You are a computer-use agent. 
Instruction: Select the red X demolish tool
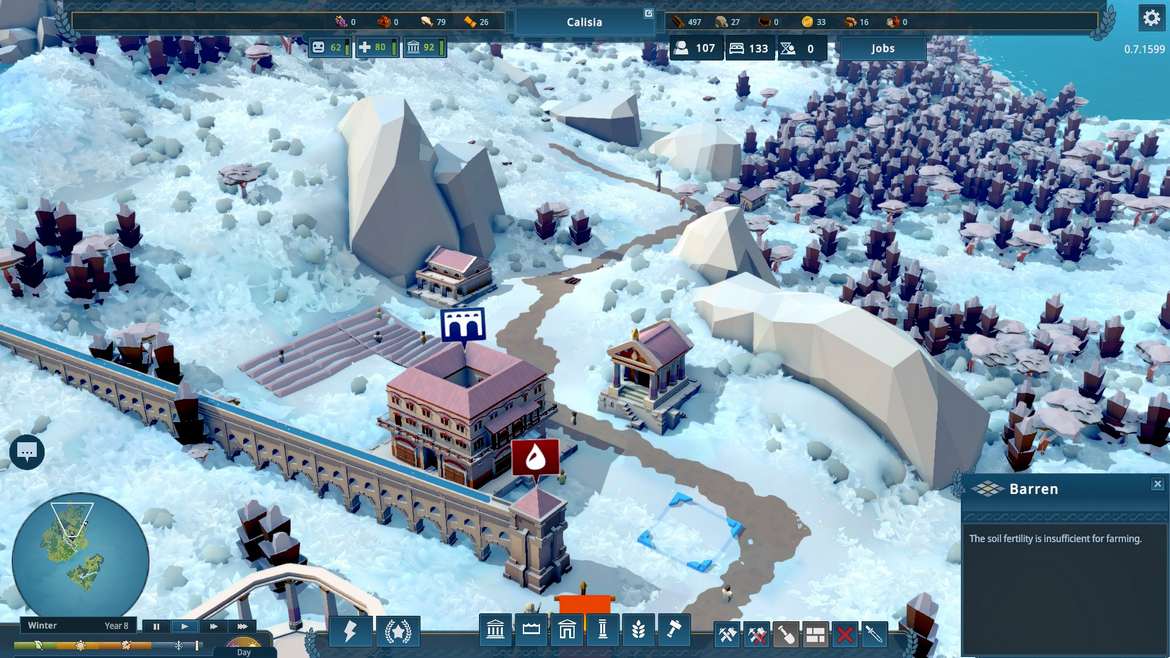click(845, 634)
